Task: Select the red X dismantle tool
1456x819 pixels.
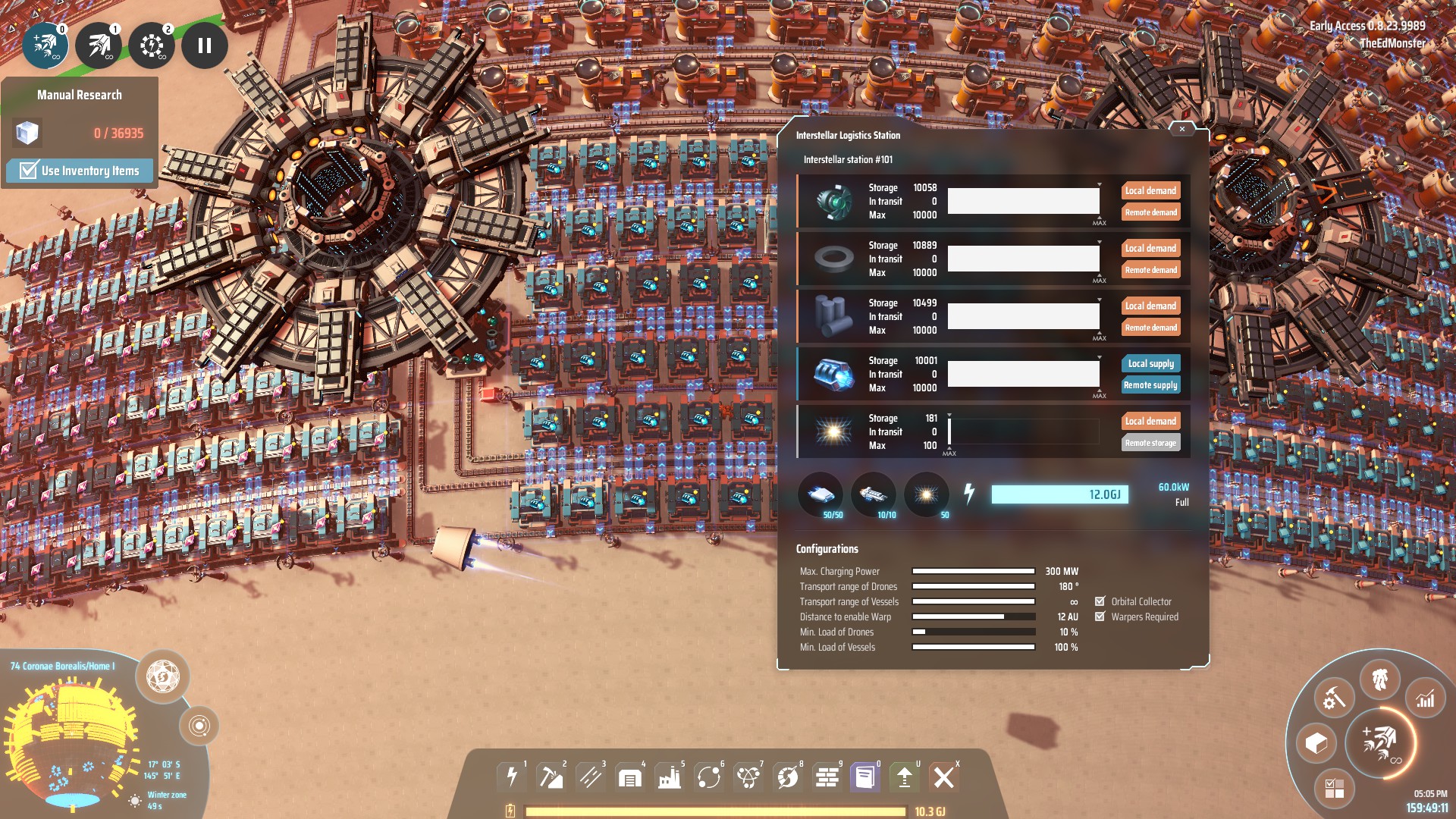Action: 943,777
